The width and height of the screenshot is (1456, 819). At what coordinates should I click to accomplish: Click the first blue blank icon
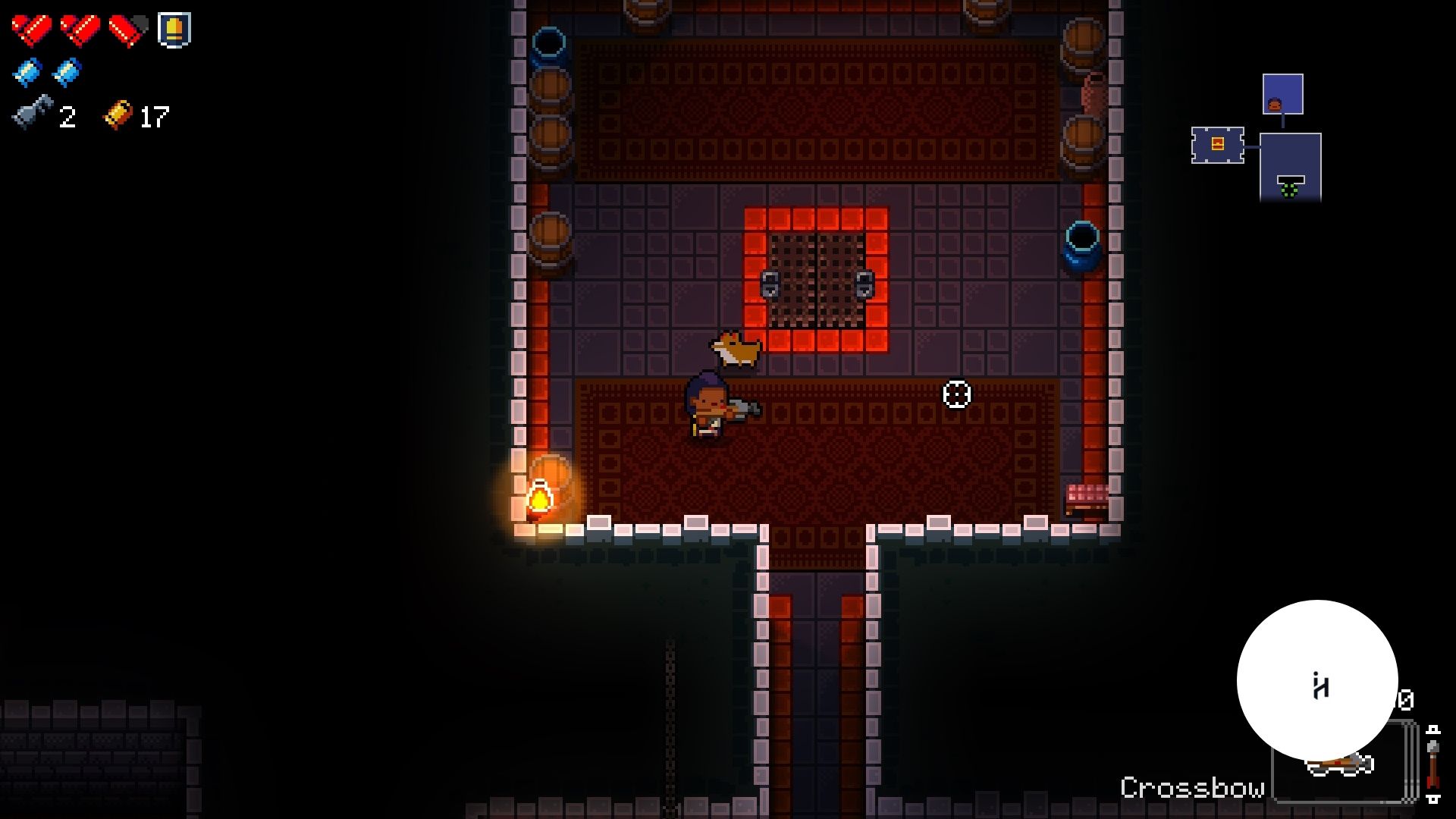[x=27, y=73]
